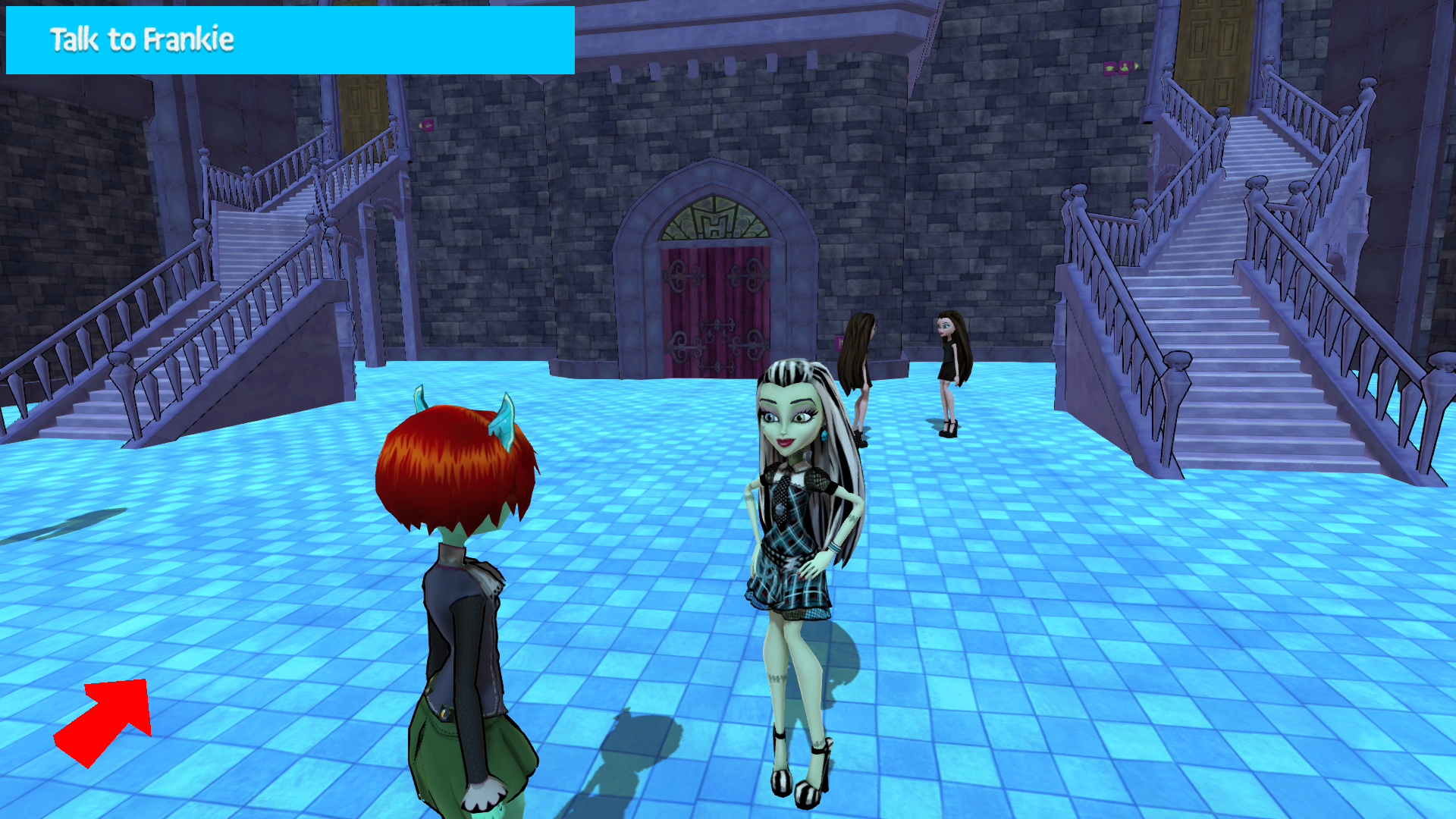Click the green play arrow beside the wall signs
The height and width of the screenshot is (819, 1456).
[1136, 66]
